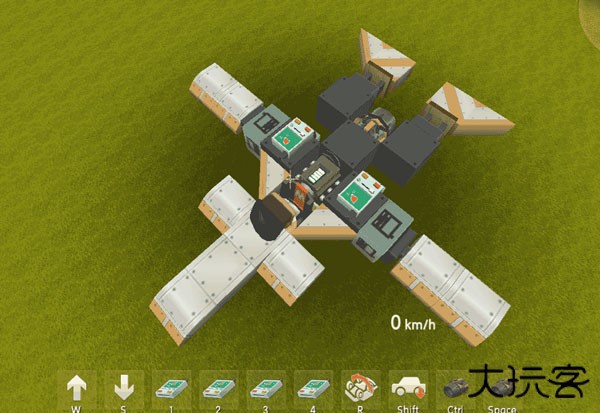Activate the green device in slot 4
The width and height of the screenshot is (600, 413).
pyautogui.click(x=313, y=387)
